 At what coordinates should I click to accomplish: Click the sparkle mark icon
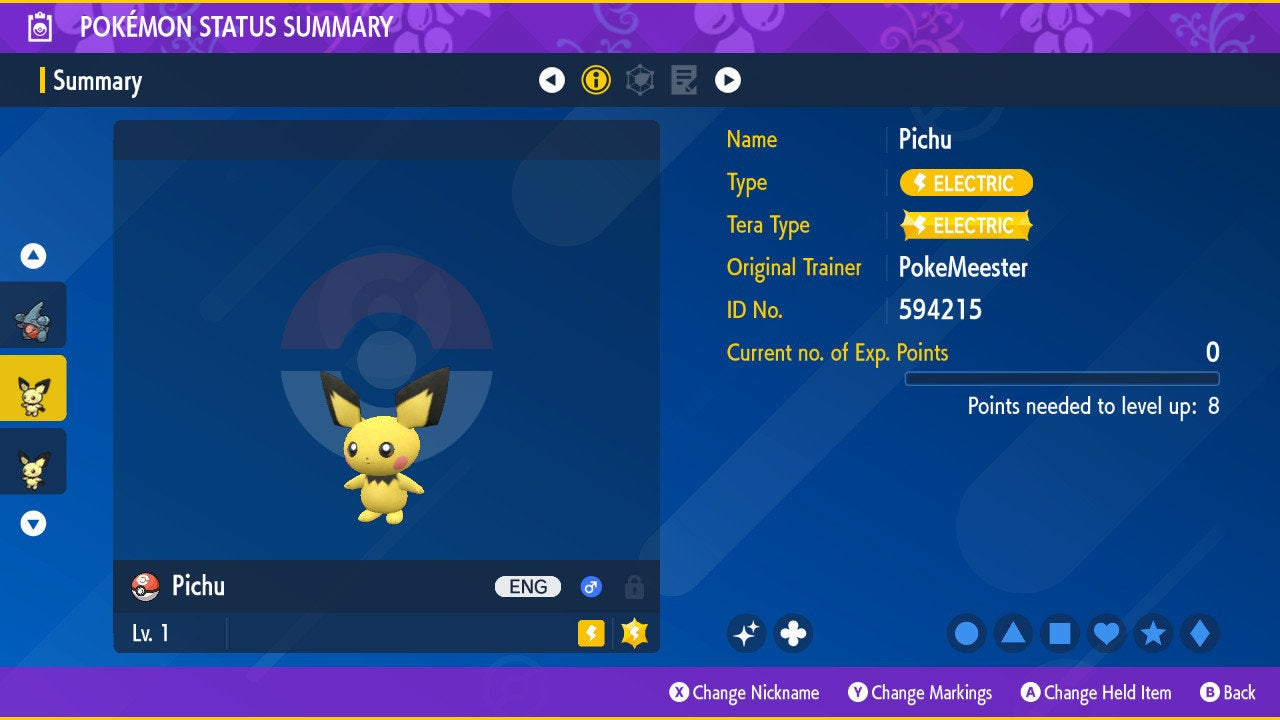(x=747, y=633)
